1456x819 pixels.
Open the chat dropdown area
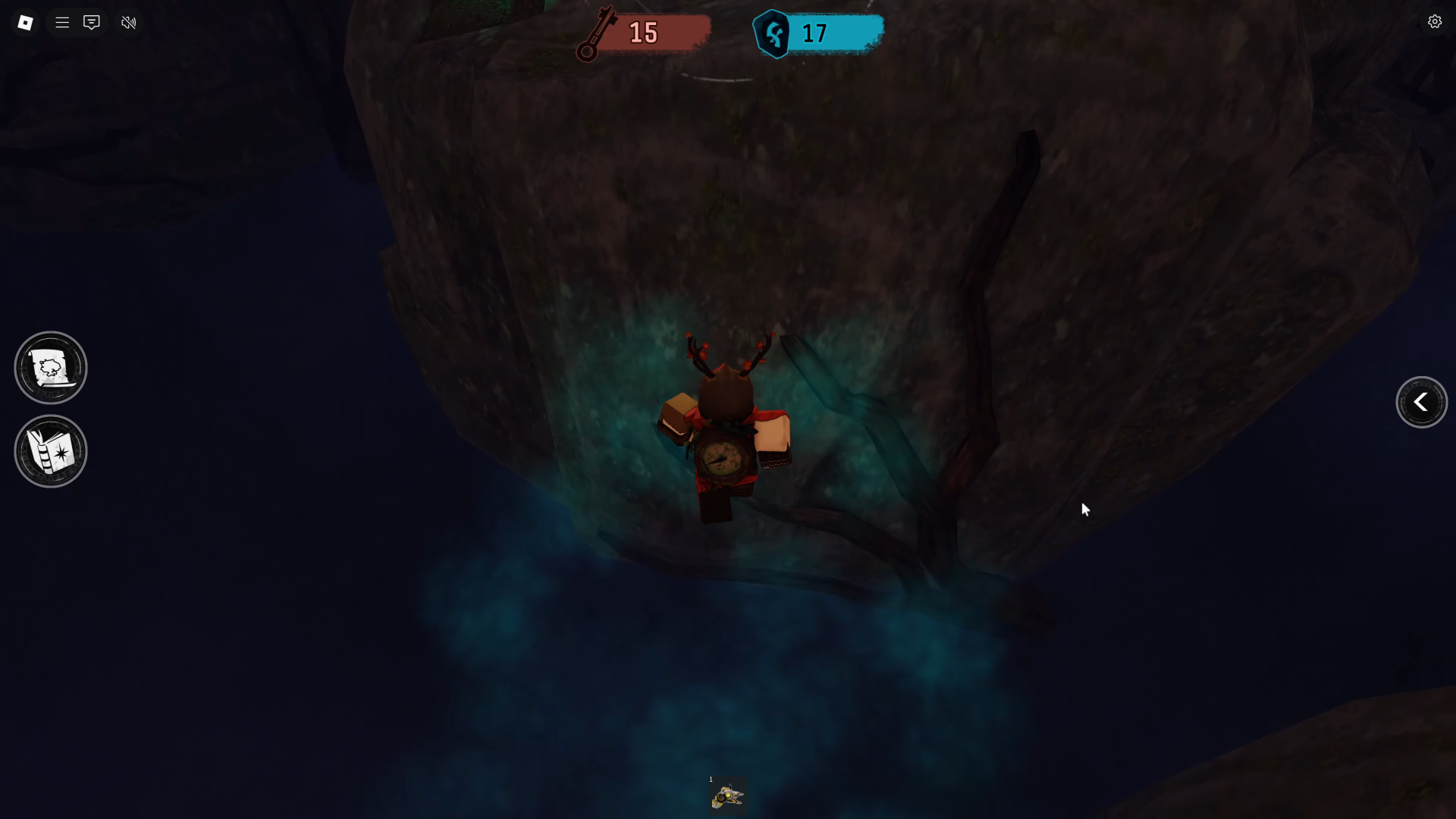(91, 22)
